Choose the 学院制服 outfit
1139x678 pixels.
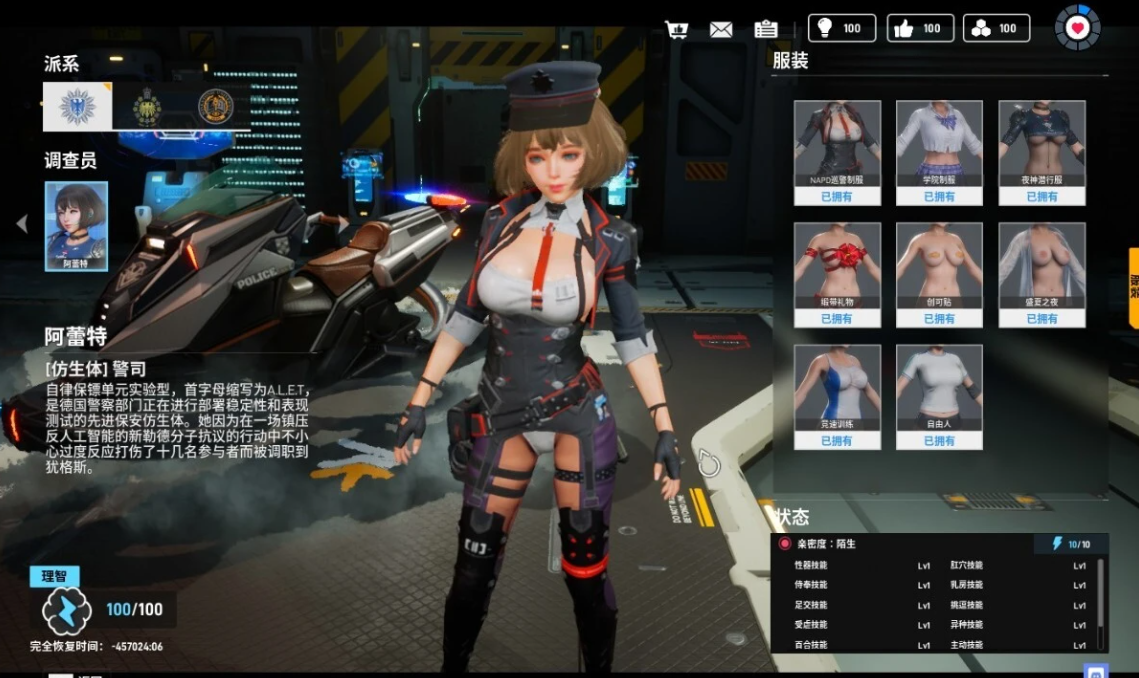point(939,151)
